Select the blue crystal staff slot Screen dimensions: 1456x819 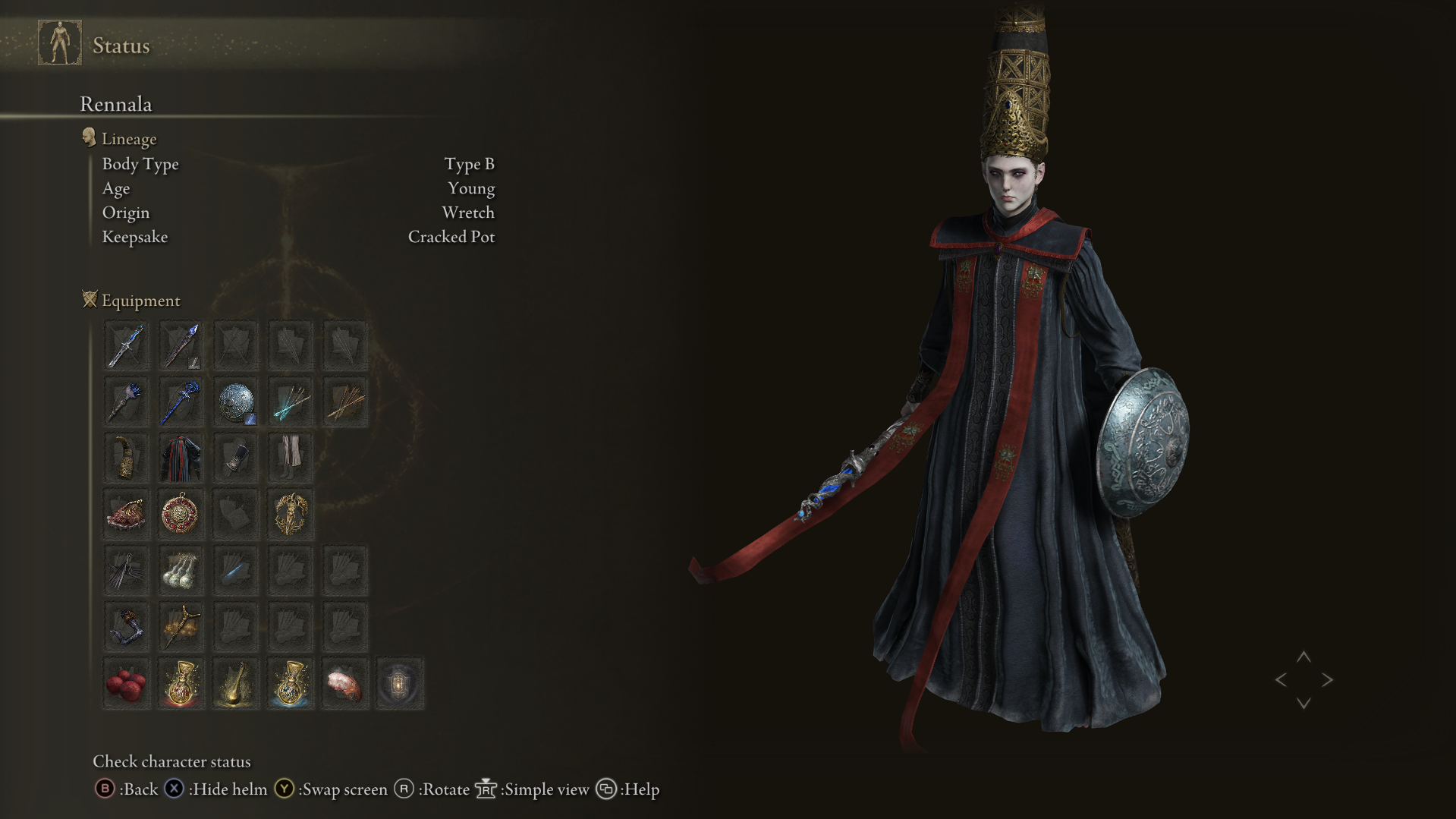(181, 402)
